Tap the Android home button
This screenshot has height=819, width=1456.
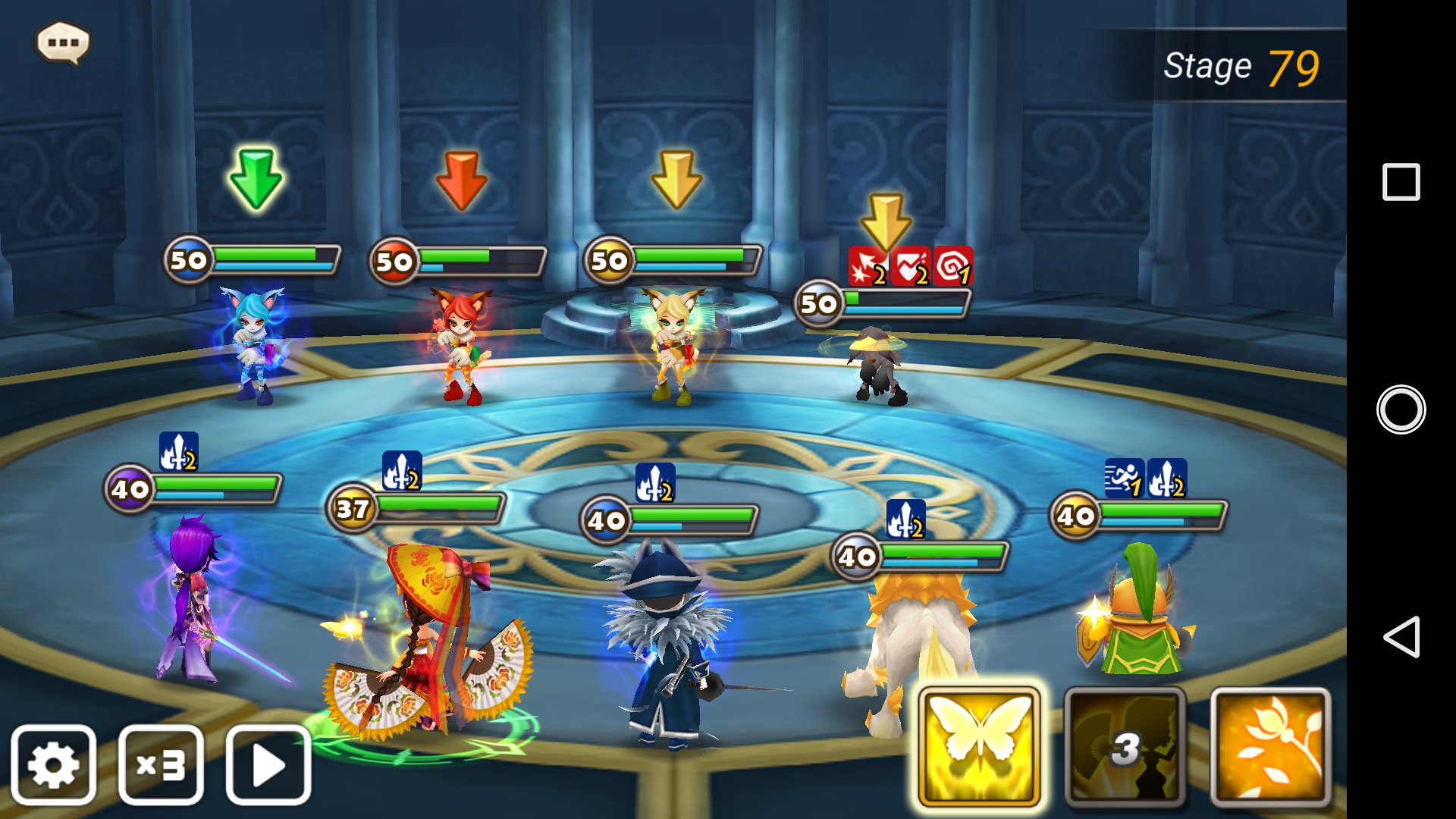1401,409
